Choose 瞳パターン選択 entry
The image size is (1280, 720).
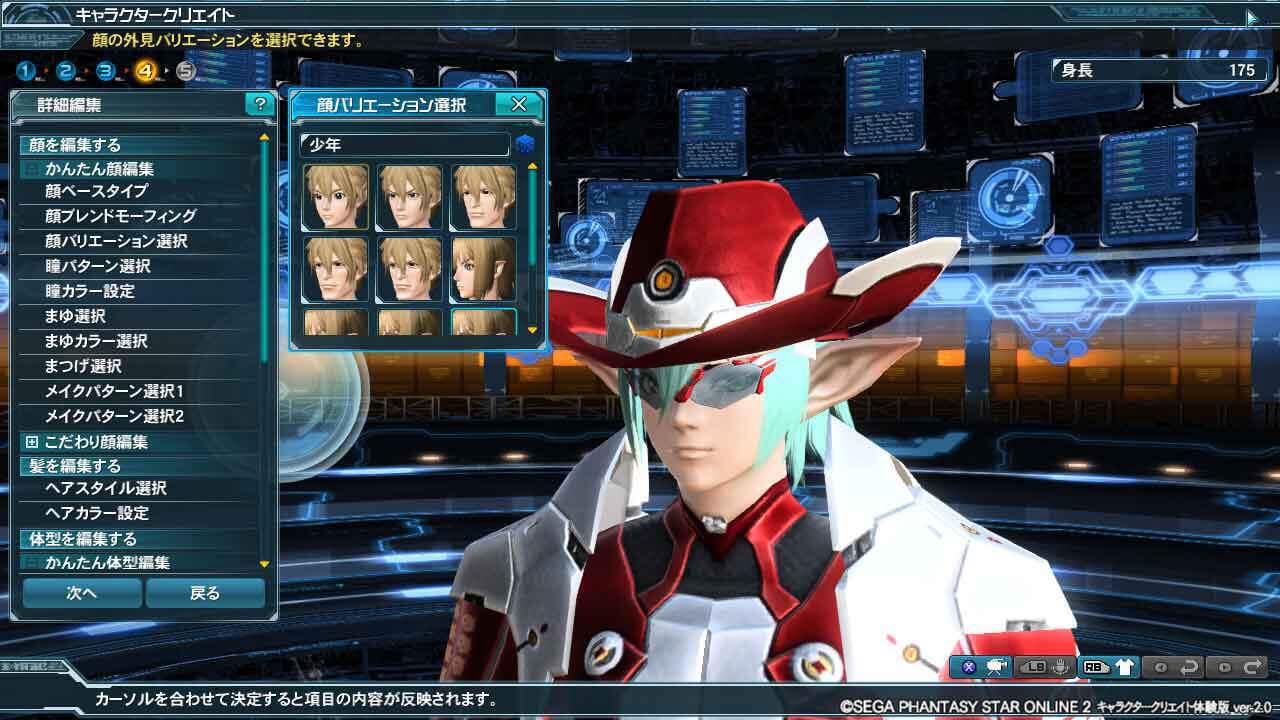(97, 266)
